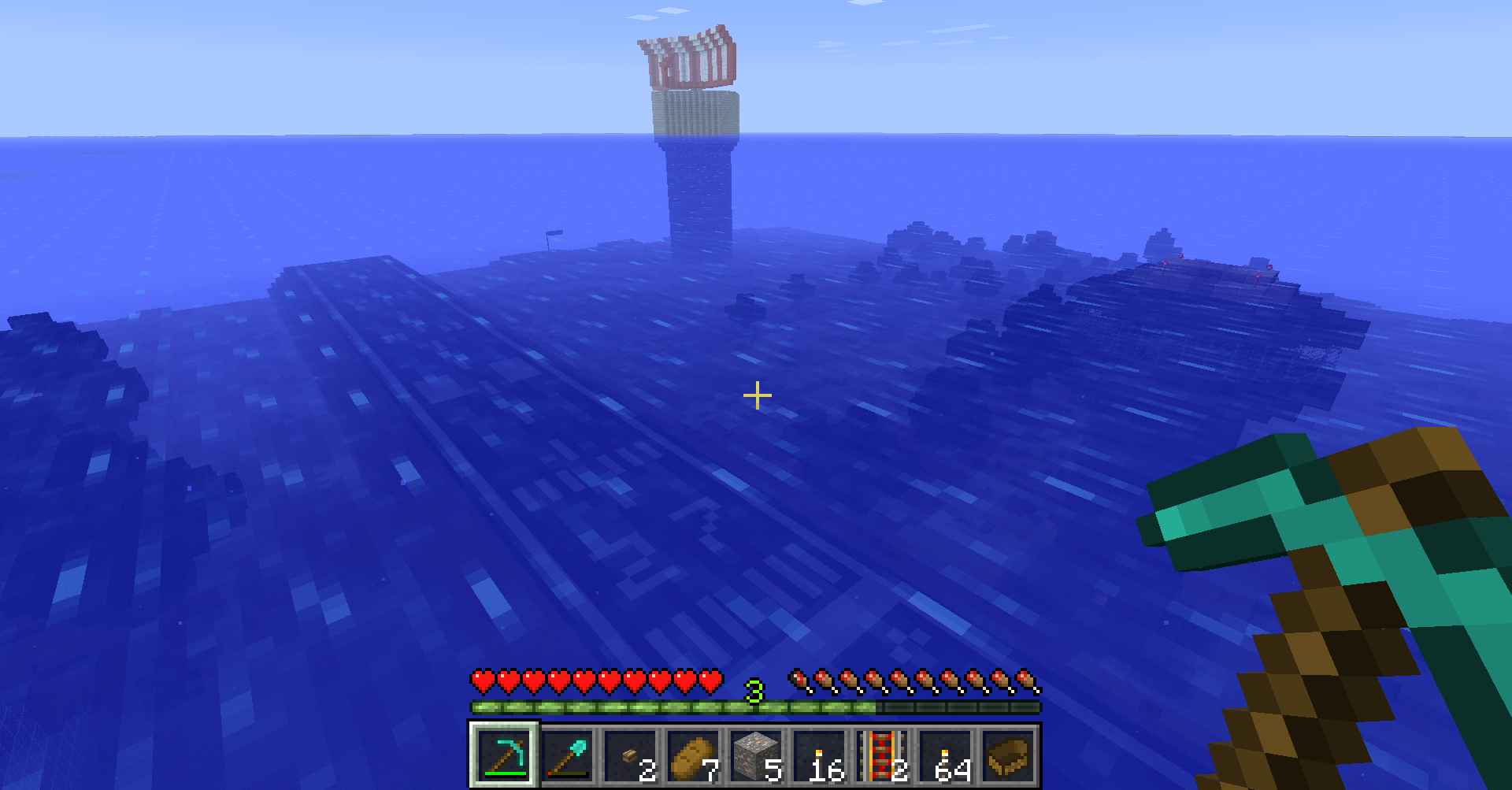Select the stack of 64 torches
Image resolution: width=1512 pixels, height=790 pixels.
[x=945, y=755]
